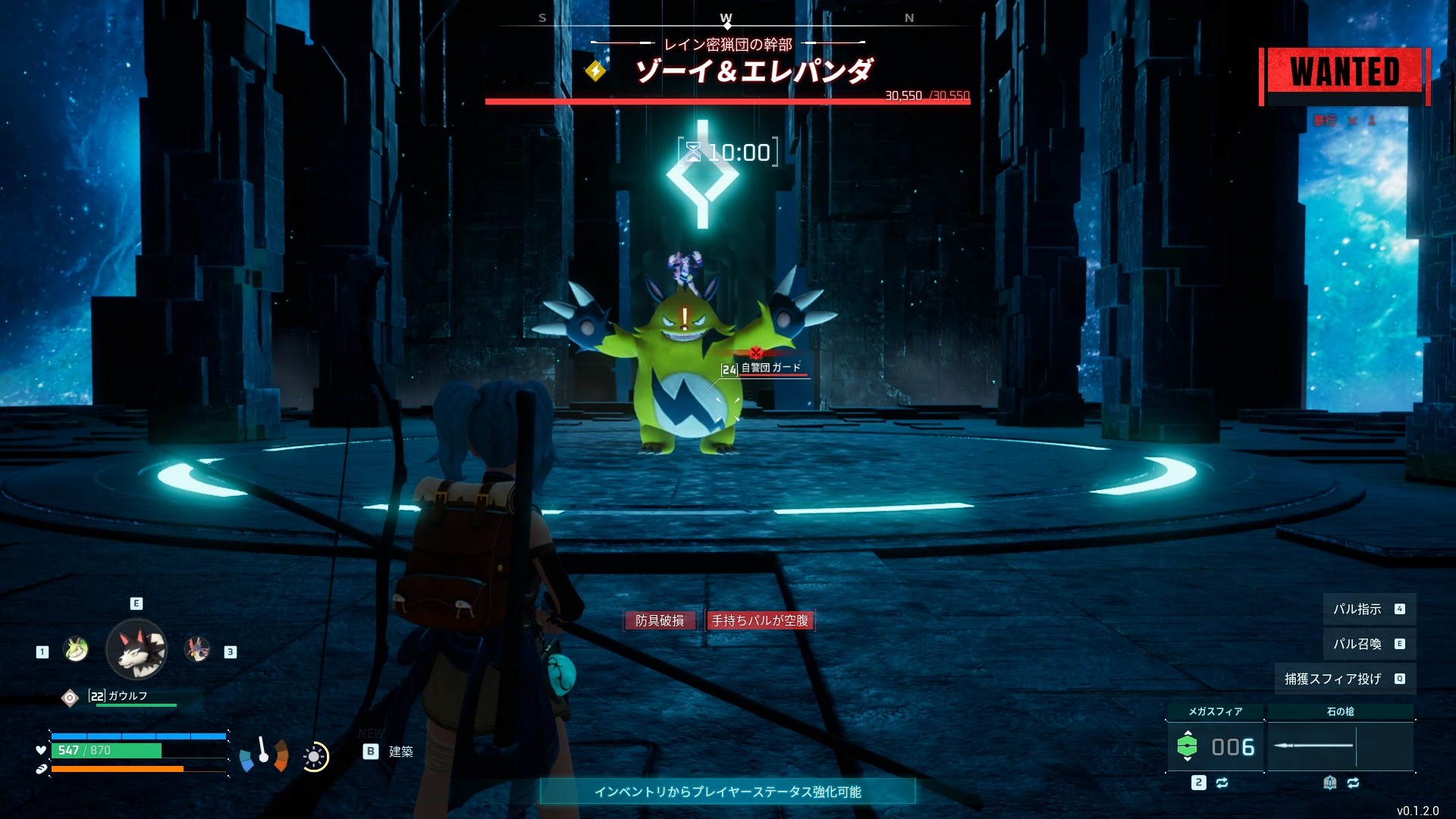
Task: Click the sun time-of-day dial icon
Action: [314, 757]
